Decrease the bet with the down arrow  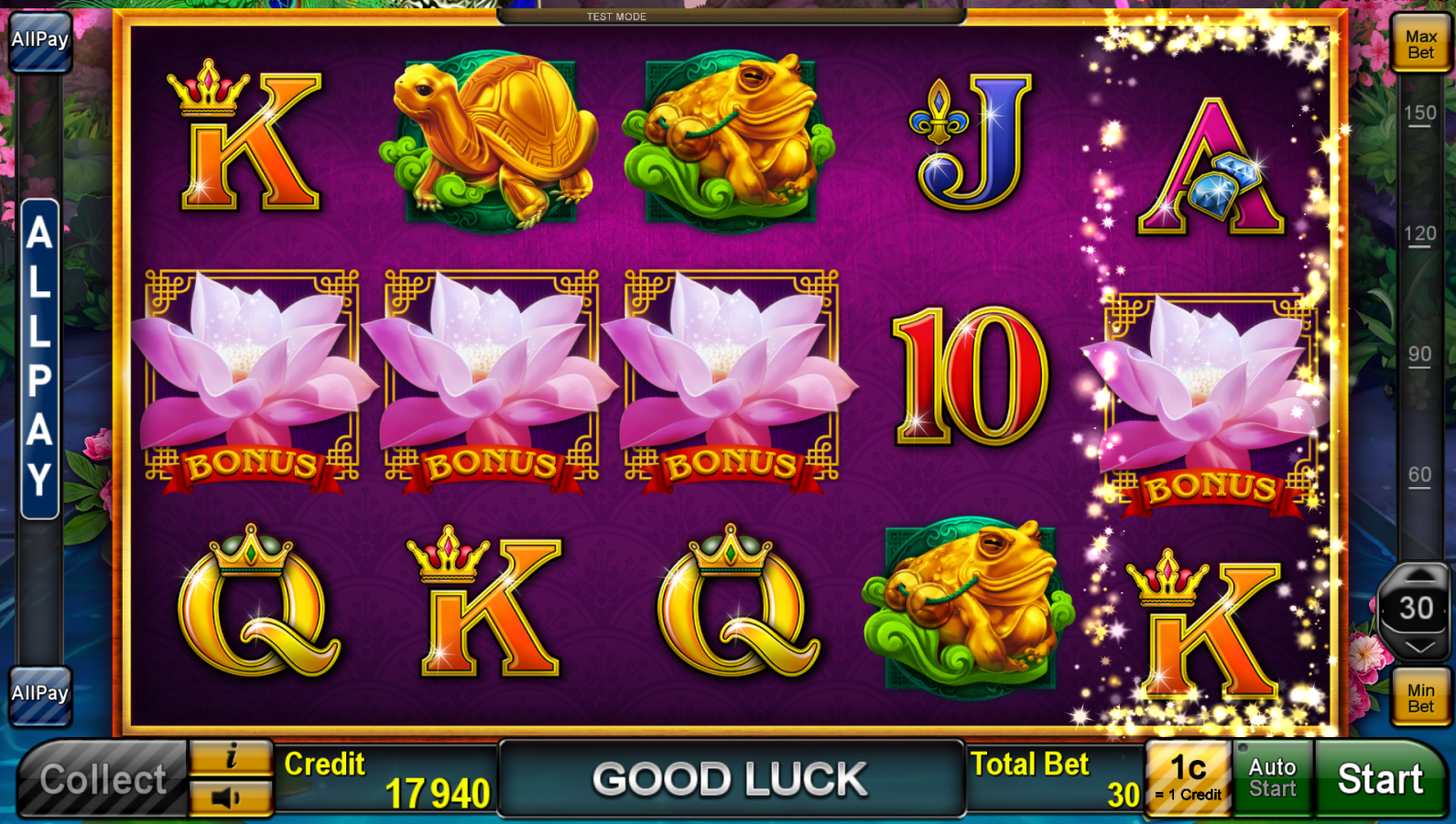click(x=1418, y=647)
